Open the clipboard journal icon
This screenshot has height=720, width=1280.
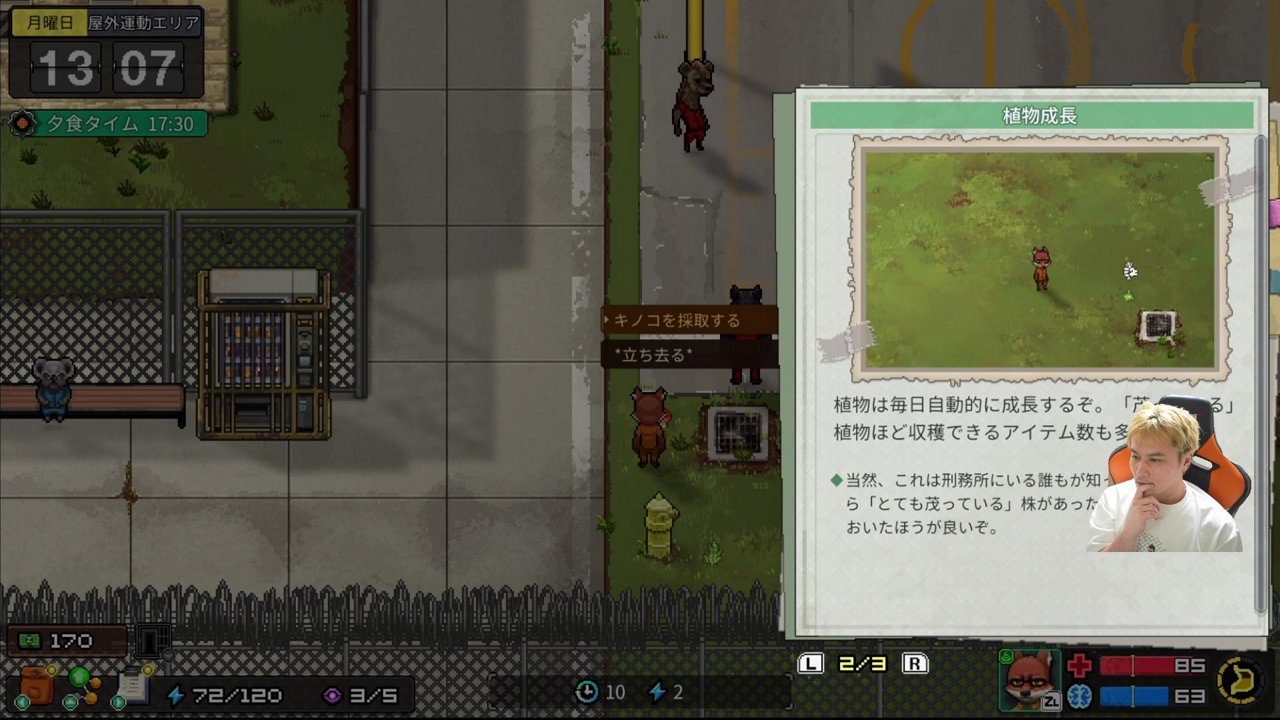pos(135,686)
